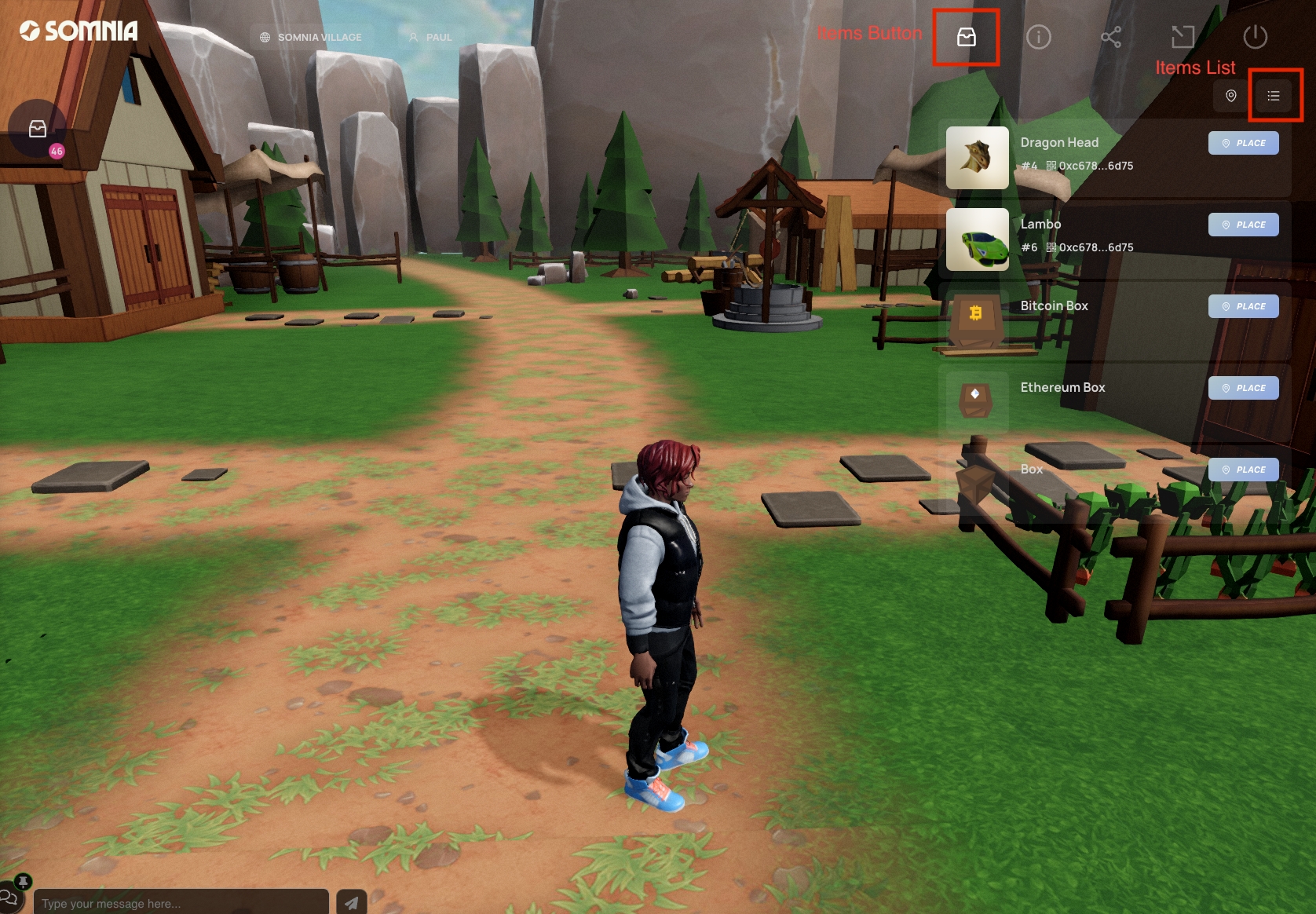The height and width of the screenshot is (914, 1316).
Task: Place the plain Box item
Action: 1243,470
